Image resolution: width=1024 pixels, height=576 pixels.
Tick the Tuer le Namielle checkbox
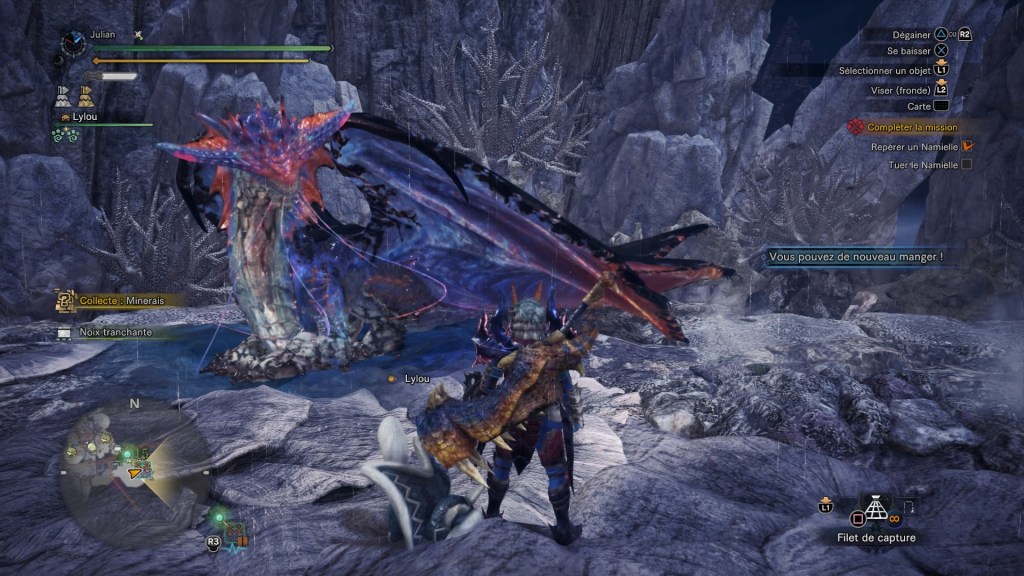pyautogui.click(x=966, y=164)
